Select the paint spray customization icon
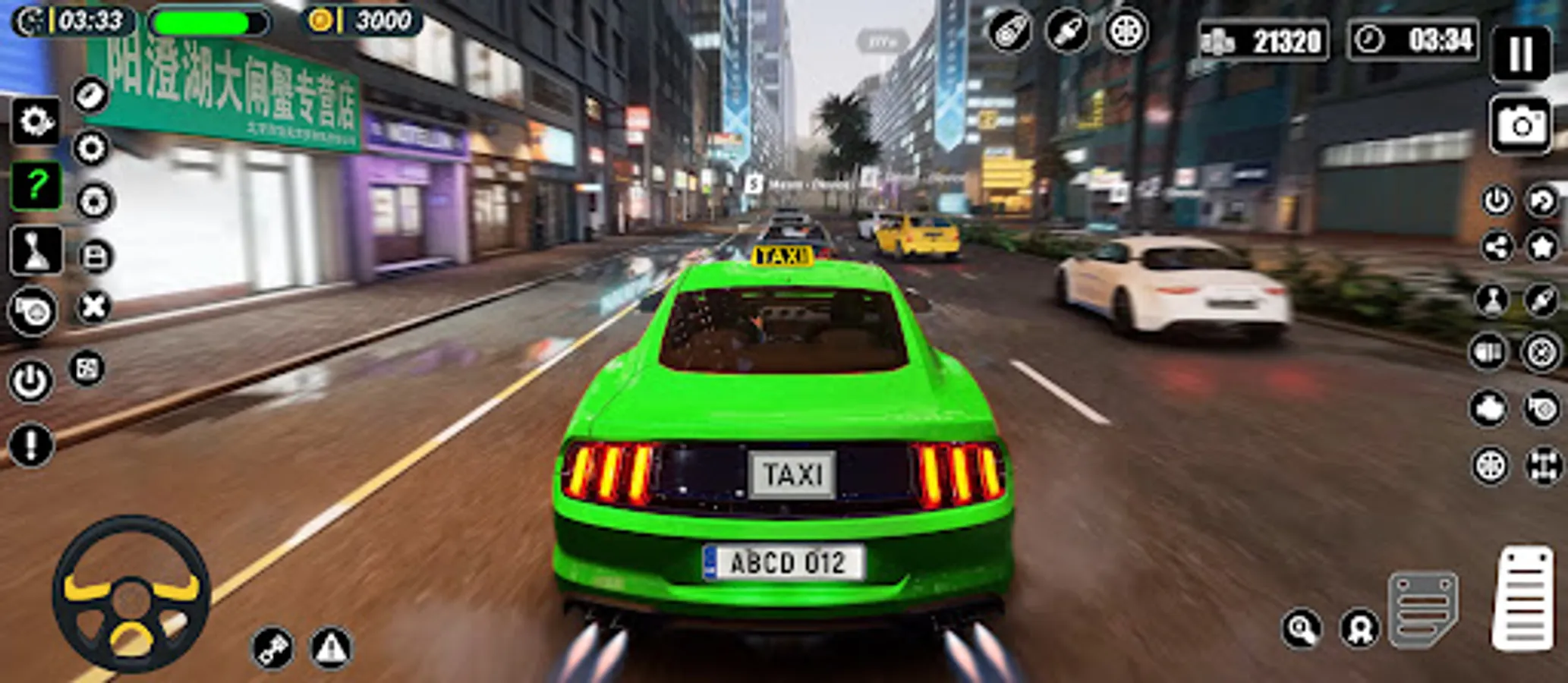Viewport: 1568px width, 683px height. coord(1009,34)
